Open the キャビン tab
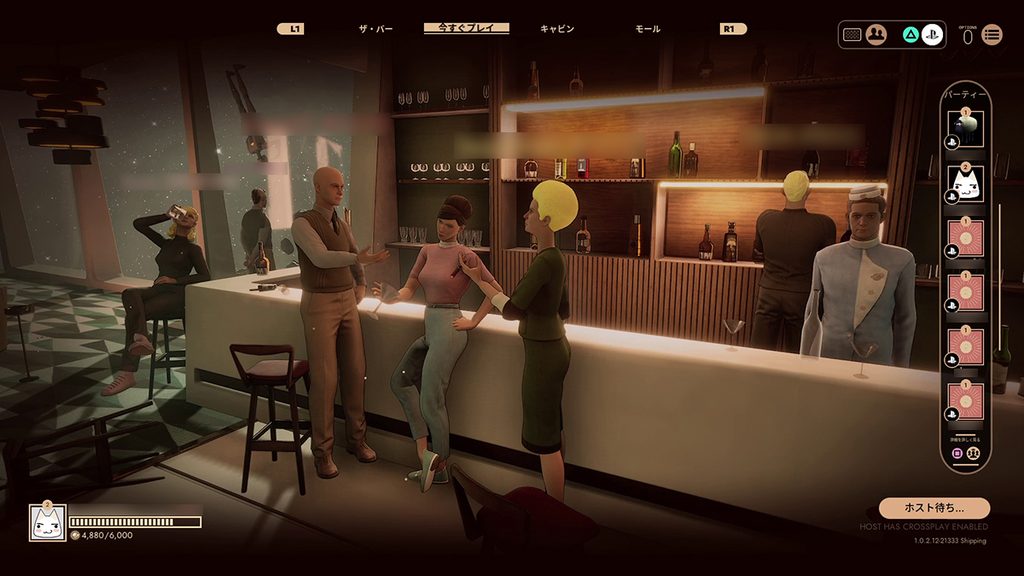This screenshot has height=576, width=1024. click(x=557, y=29)
